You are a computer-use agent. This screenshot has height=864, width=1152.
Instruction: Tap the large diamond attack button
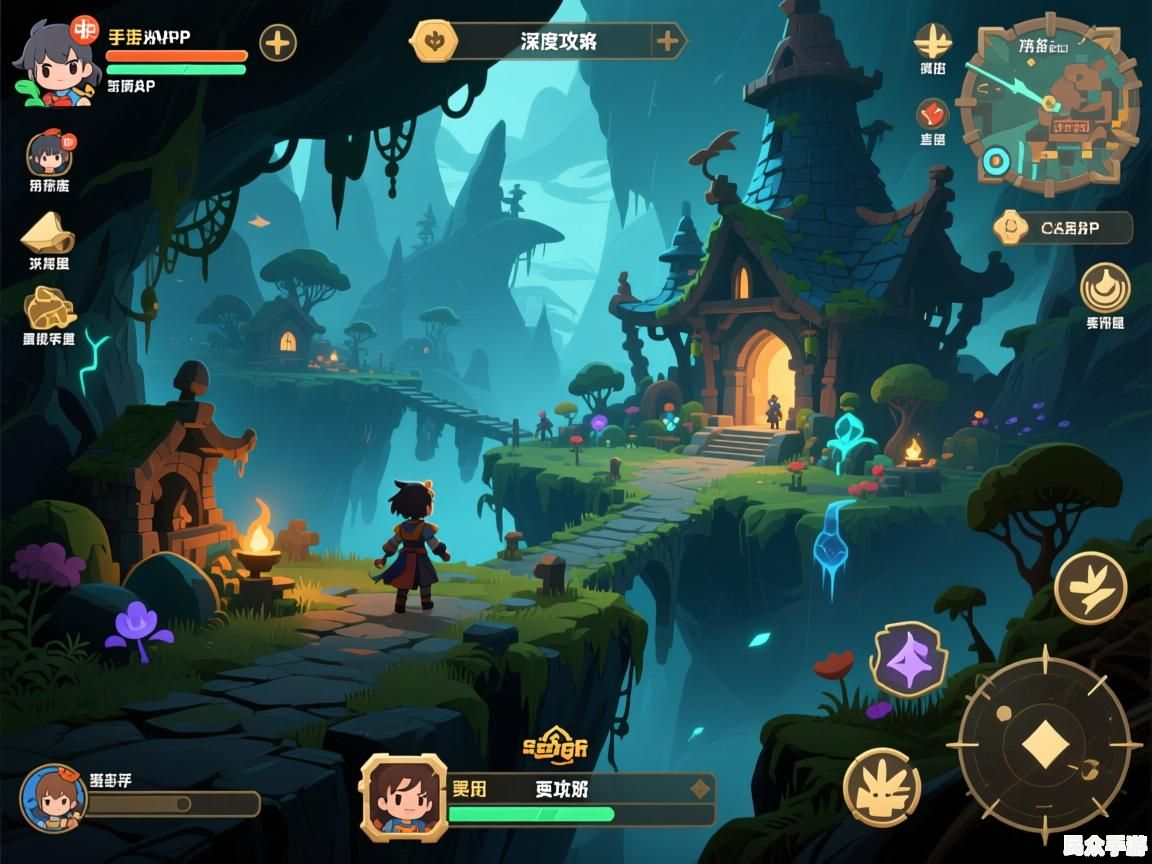point(1044,745)
